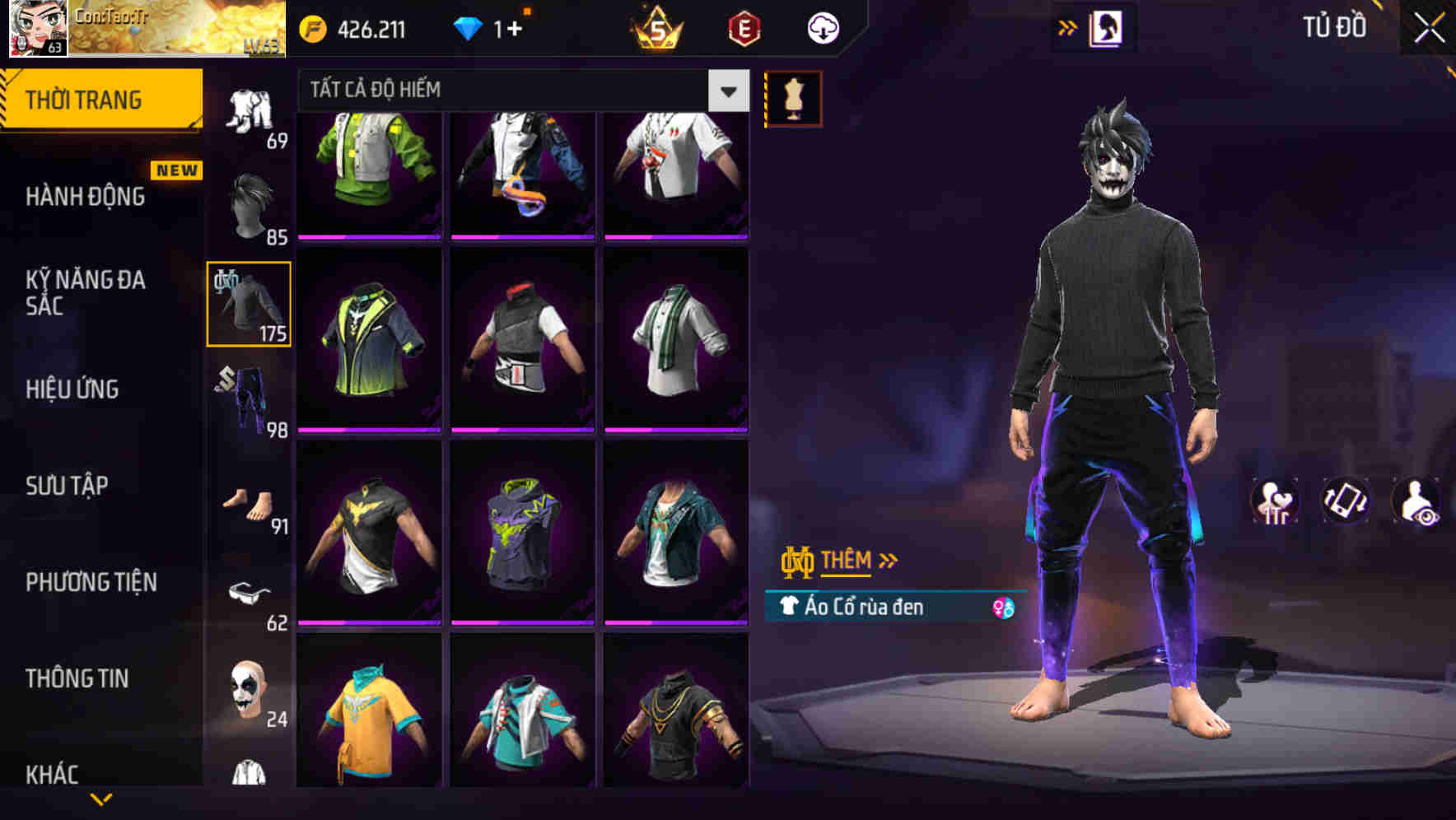This screenshot has height=820, width=1456.
Task: Select the shirt category currently highlighted
Action: tap(247, 303)
